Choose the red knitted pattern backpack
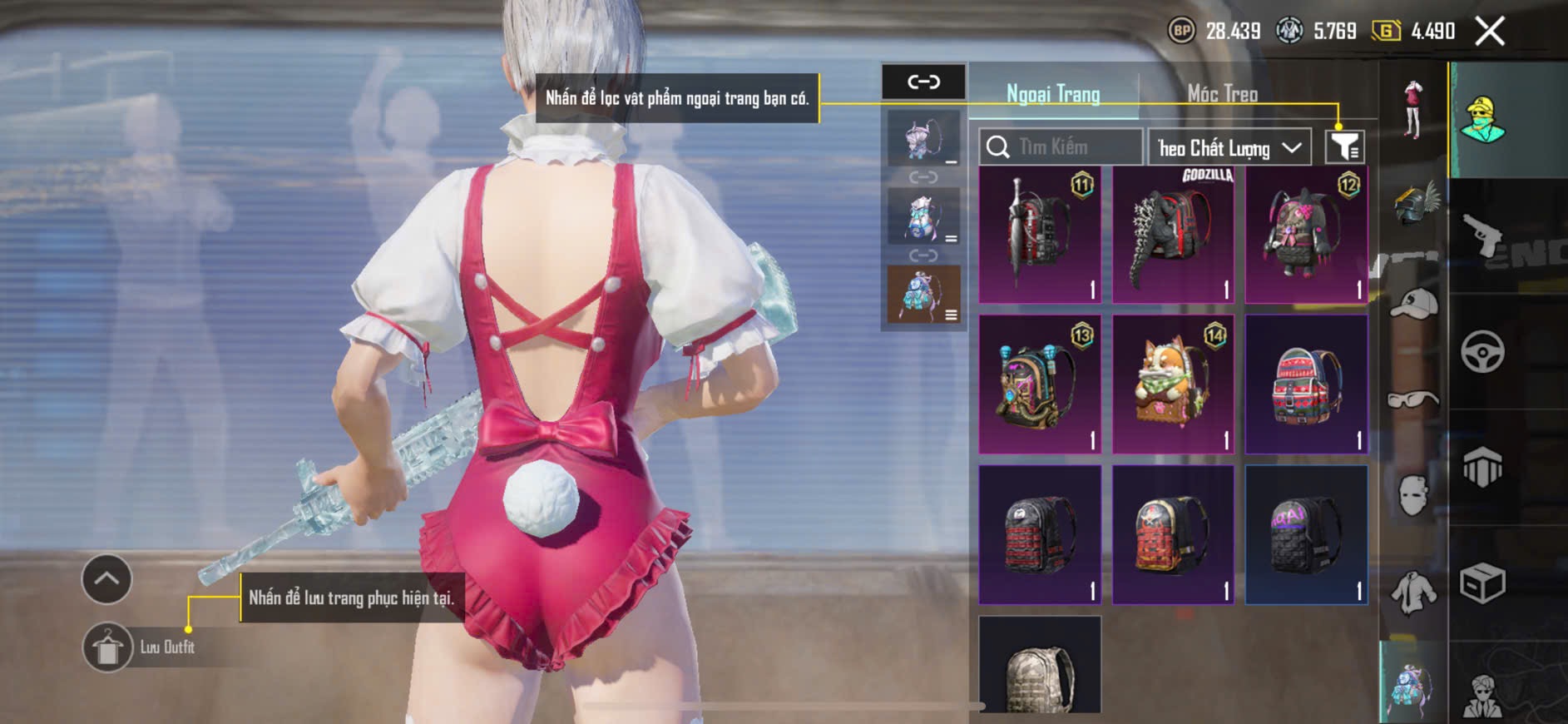This screenshot has width=1568, height=724. 1306,384
